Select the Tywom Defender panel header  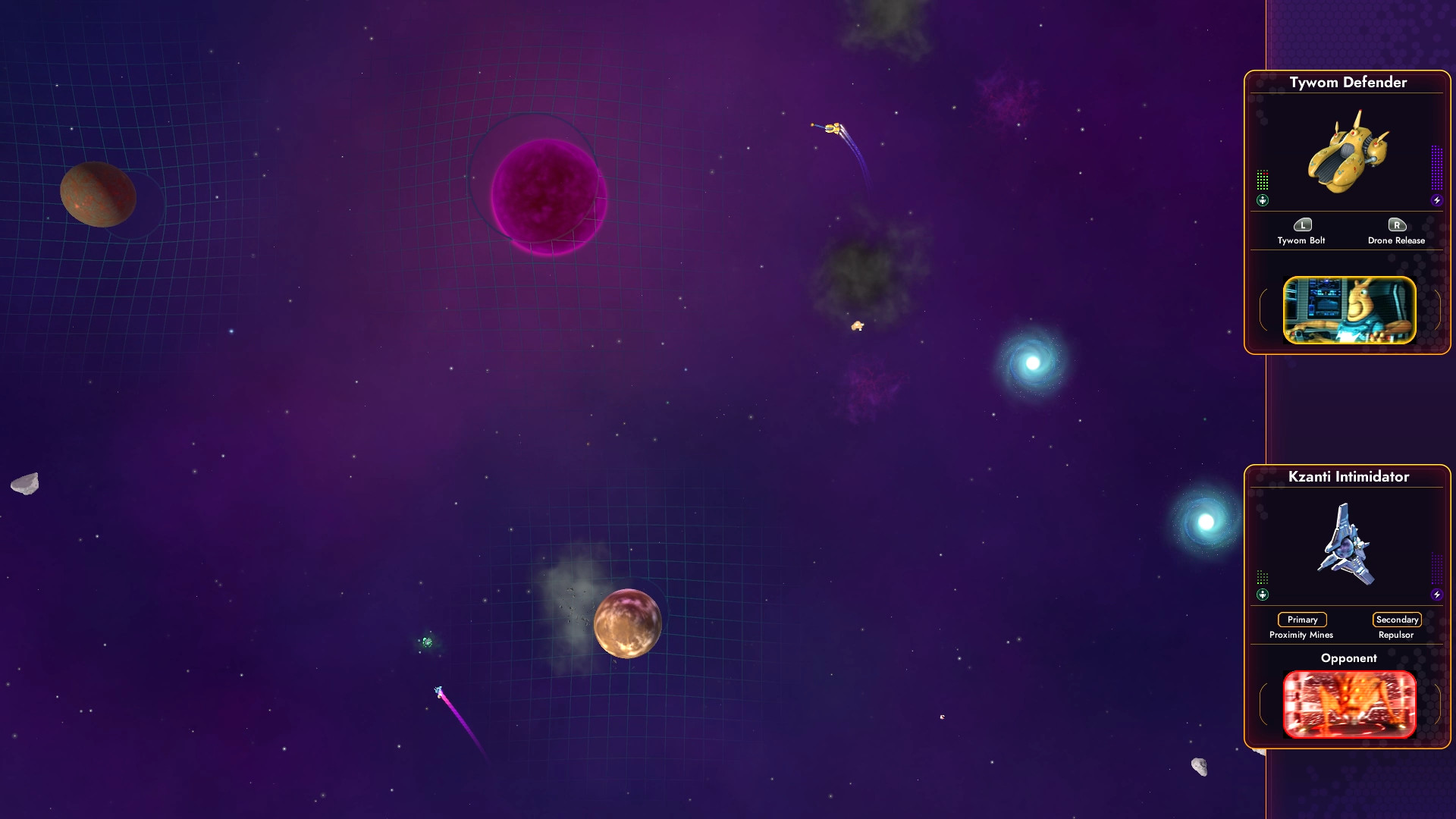tap(1349, 83)
